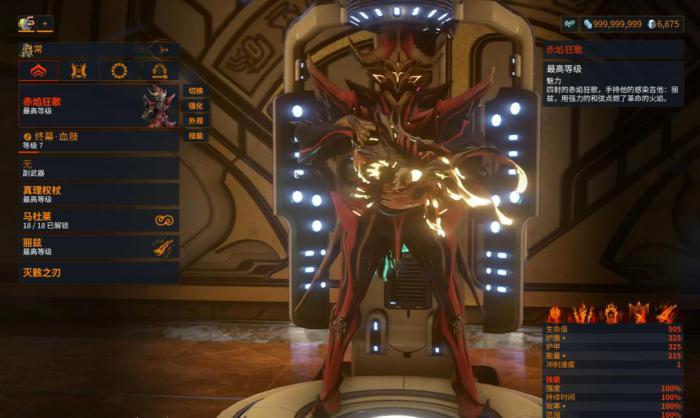The image size is (700, 418).
Task: Open the circular ring icon tab
Action: click(x=119, y=70)
